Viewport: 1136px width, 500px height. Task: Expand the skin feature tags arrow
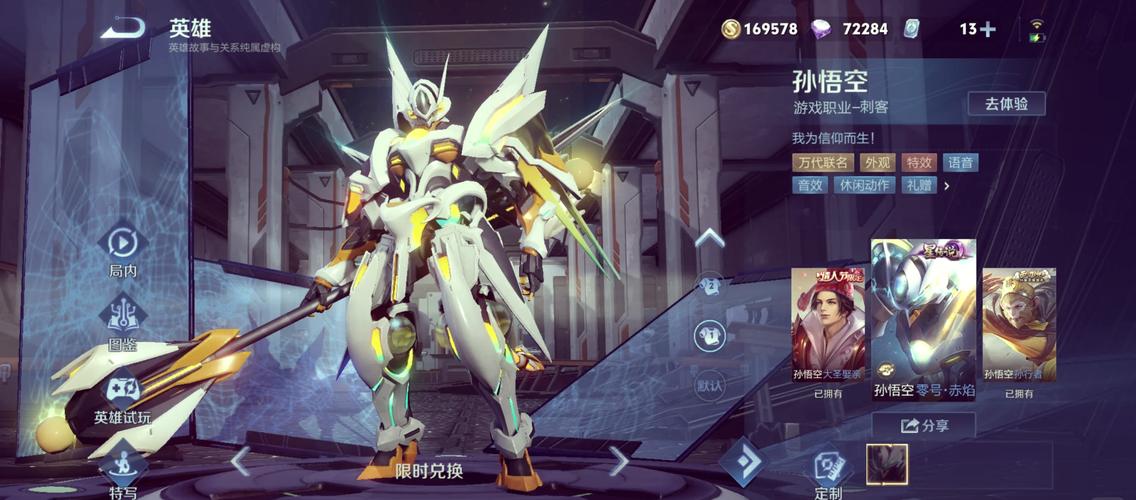(x=946, y=185)
